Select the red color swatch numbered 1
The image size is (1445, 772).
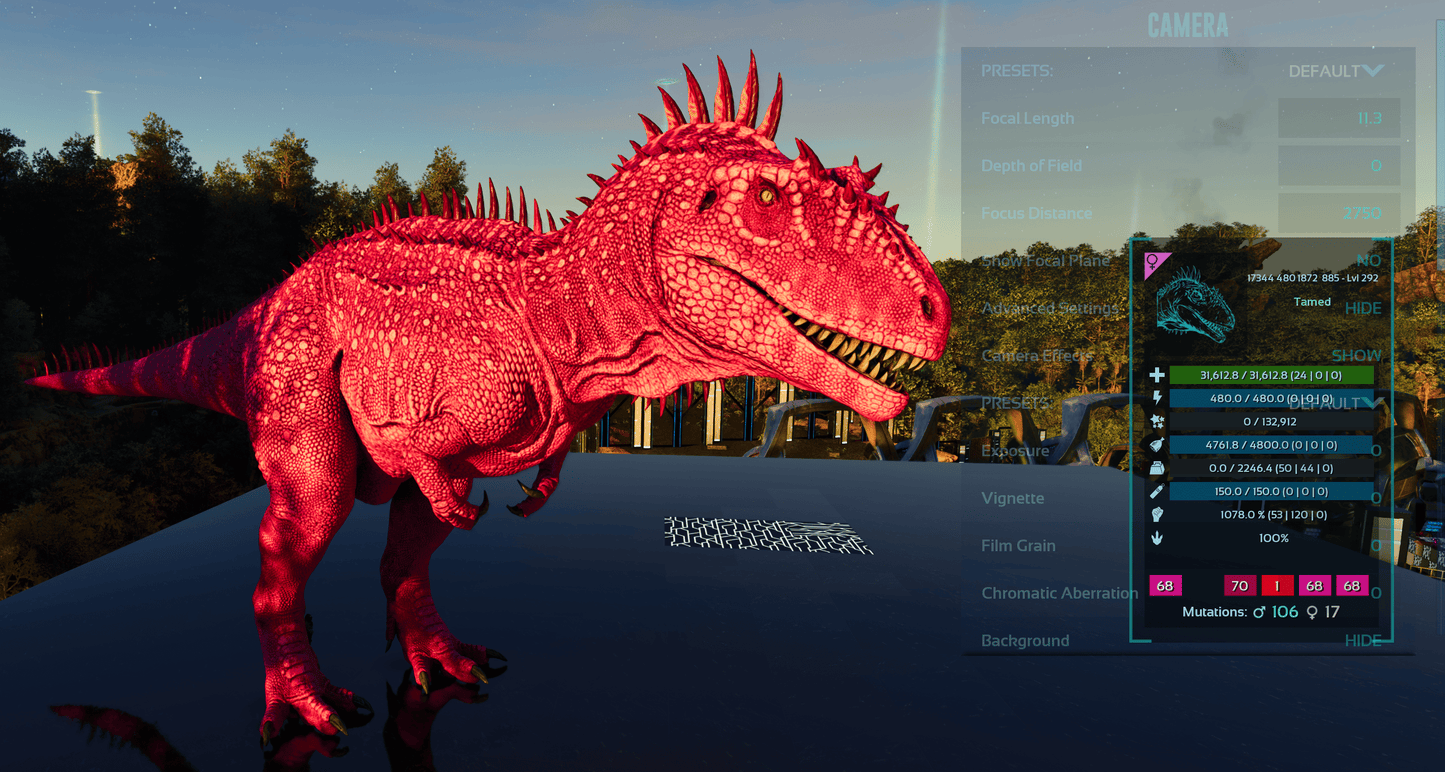pos(1277,586)
